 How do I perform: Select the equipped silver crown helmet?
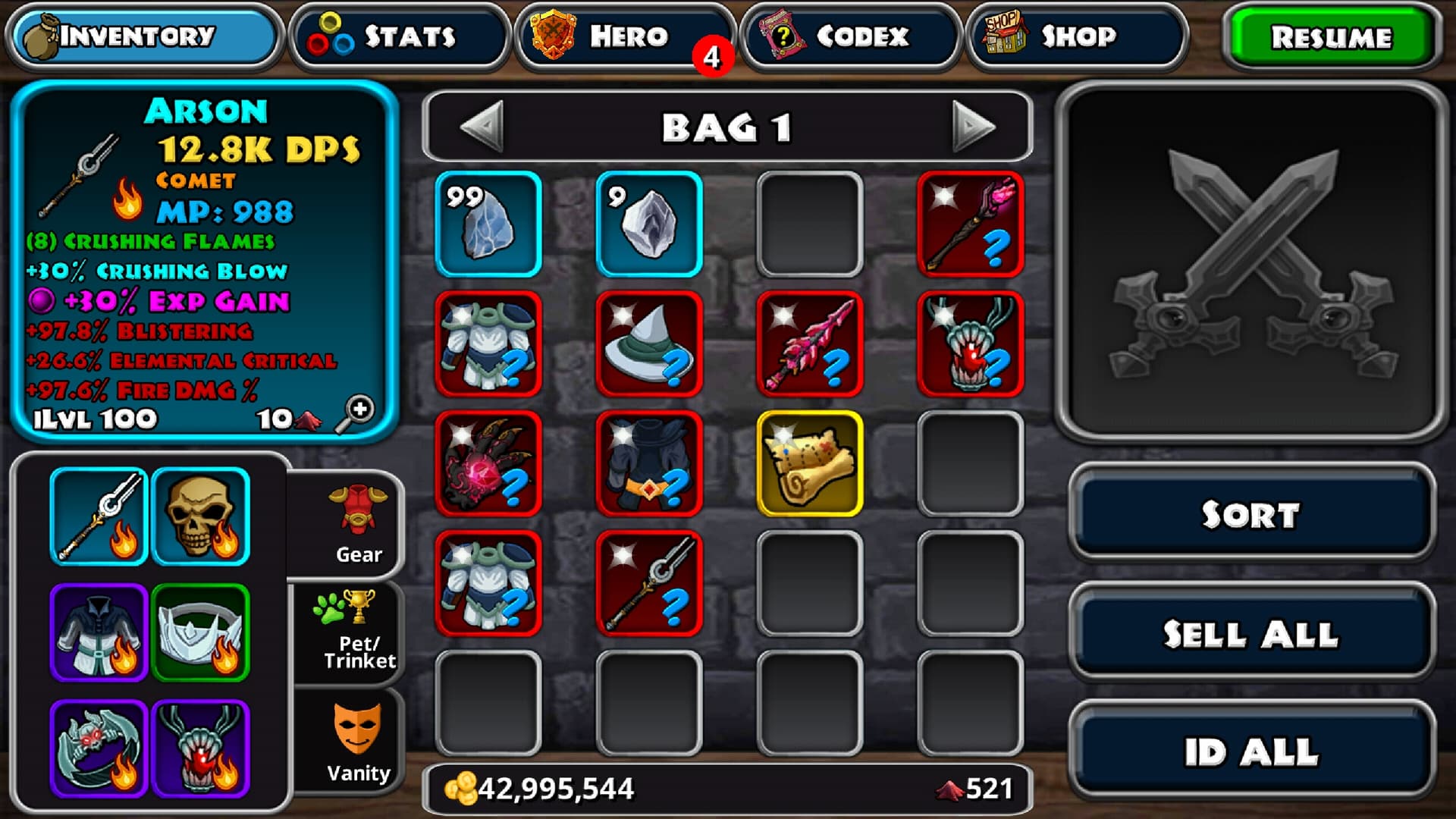coord(201,632)
